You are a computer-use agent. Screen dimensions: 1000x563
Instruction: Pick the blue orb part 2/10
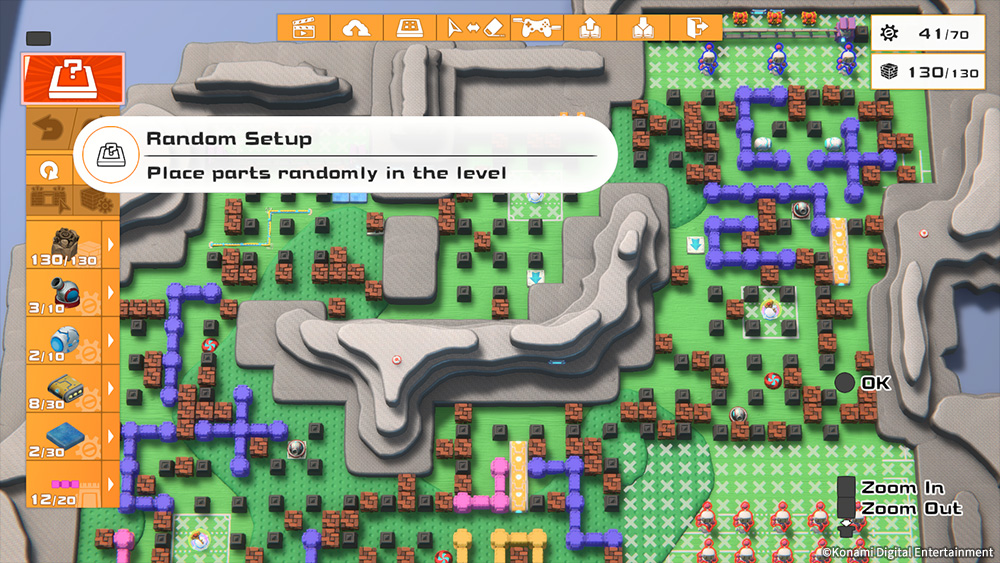(x=62, y=340)
